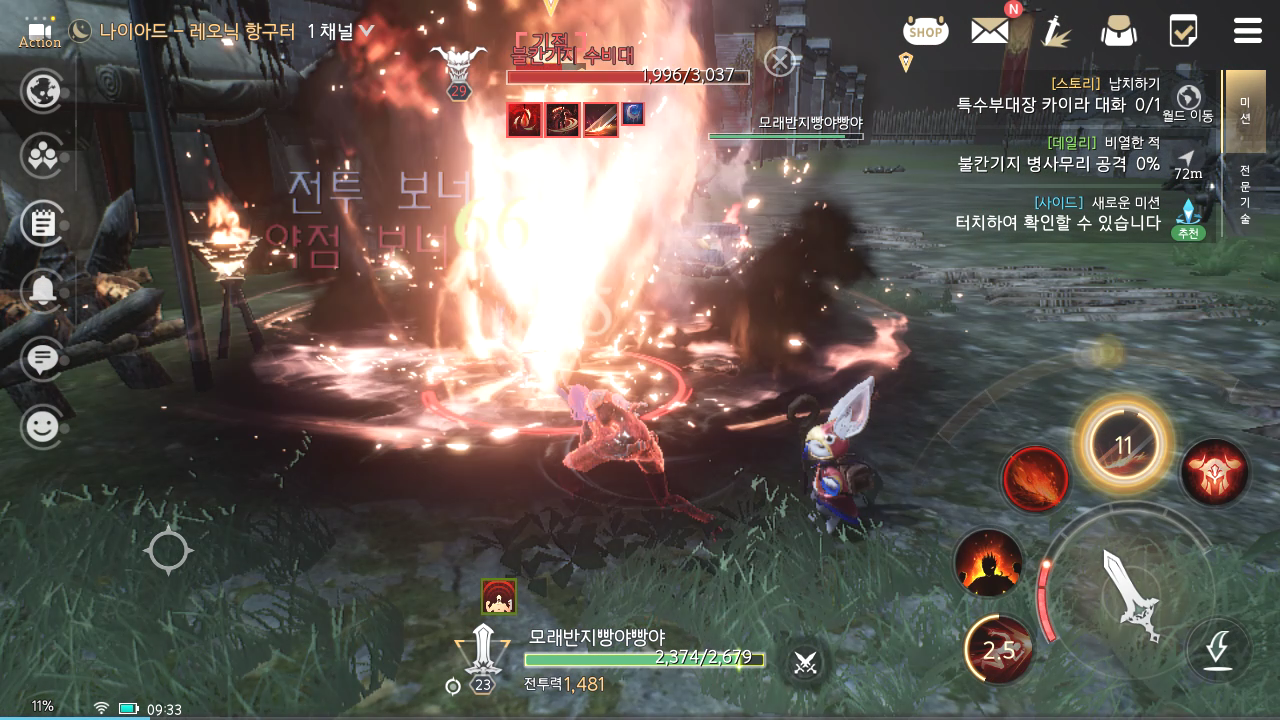Select the 데일리 비열한 적 quest
This screenshot has width=1280, height=720.
[x=1058, y=153]
